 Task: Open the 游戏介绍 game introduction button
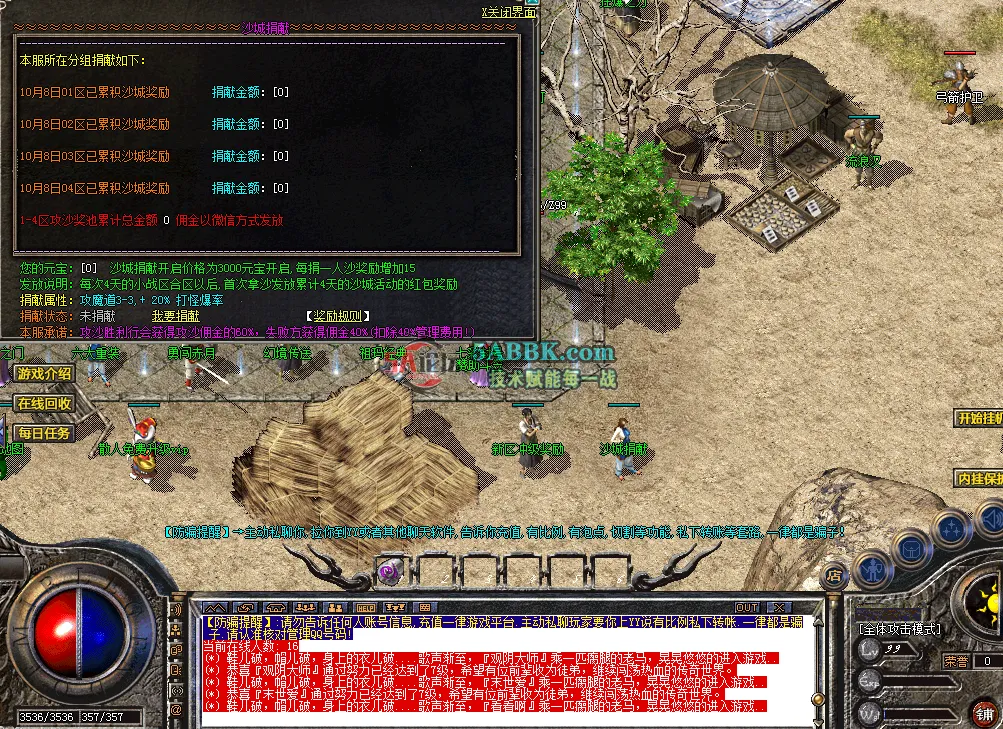44,374
